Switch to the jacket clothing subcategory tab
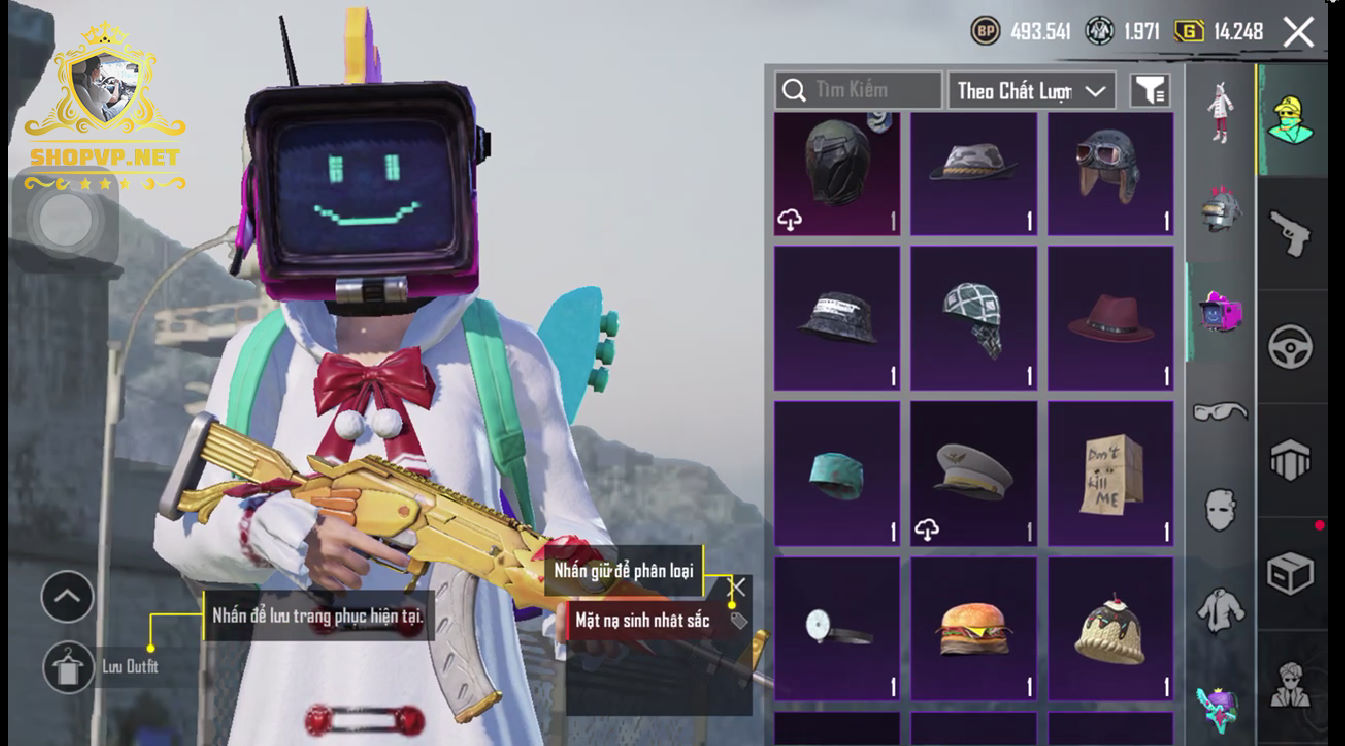1345x746 pixels. pyautogui.click(x=1220, y=609)
